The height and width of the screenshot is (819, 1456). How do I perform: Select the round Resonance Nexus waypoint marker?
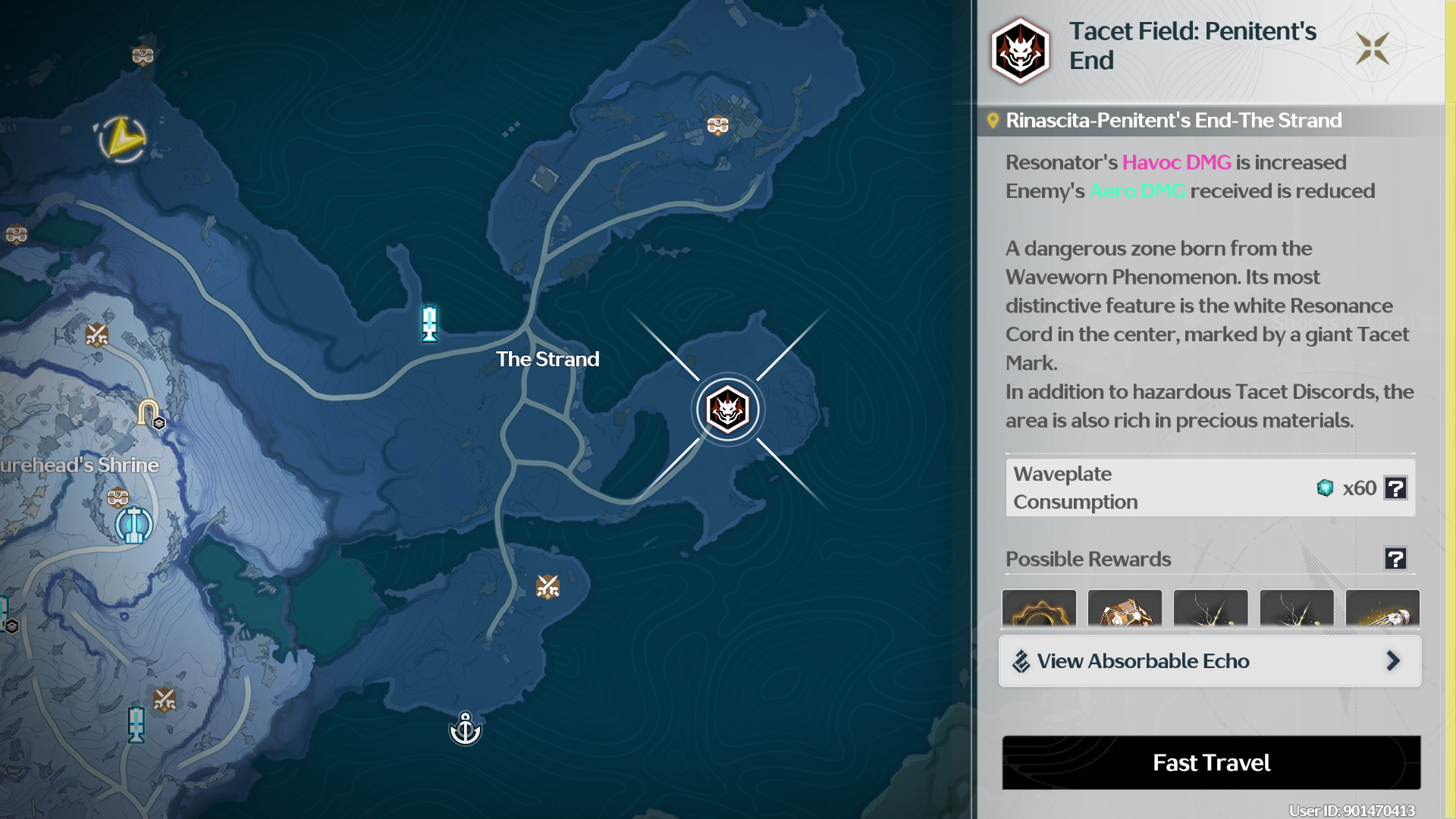pyautogui.click(x=134, y=524)
